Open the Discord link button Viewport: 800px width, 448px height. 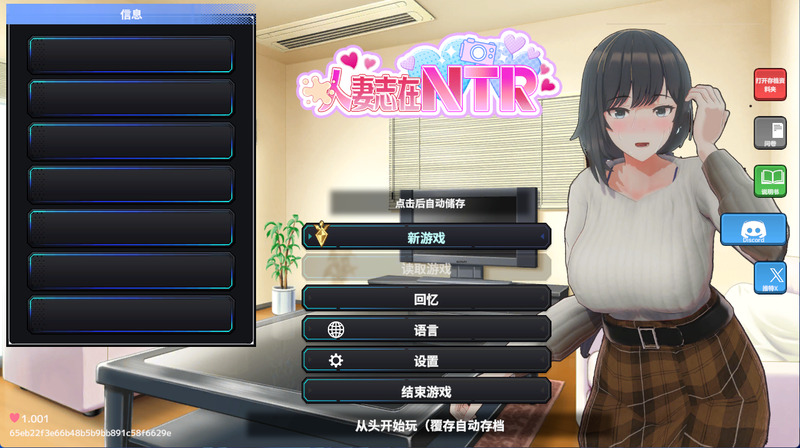tap(753, 231)
